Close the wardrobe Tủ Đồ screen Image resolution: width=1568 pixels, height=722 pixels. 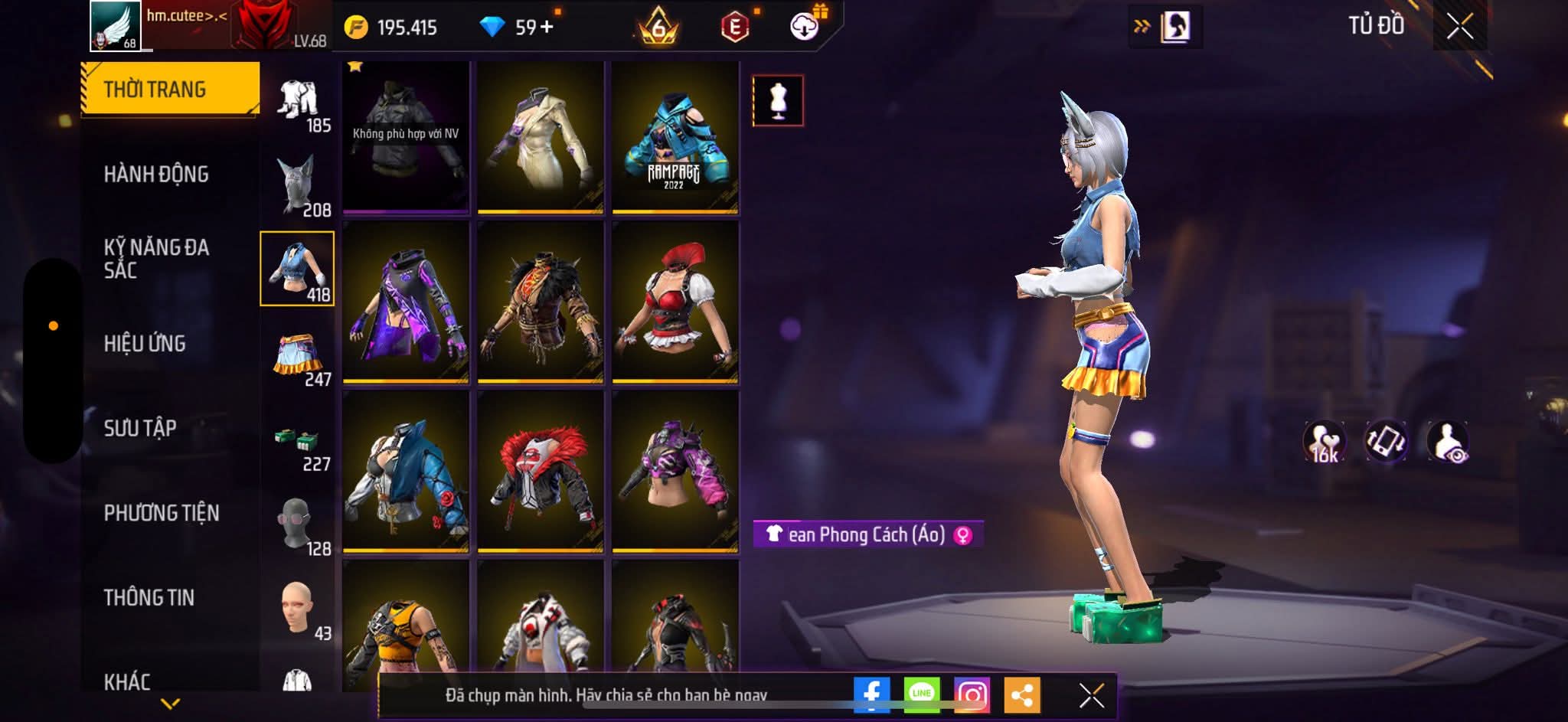pos(1459,27)
